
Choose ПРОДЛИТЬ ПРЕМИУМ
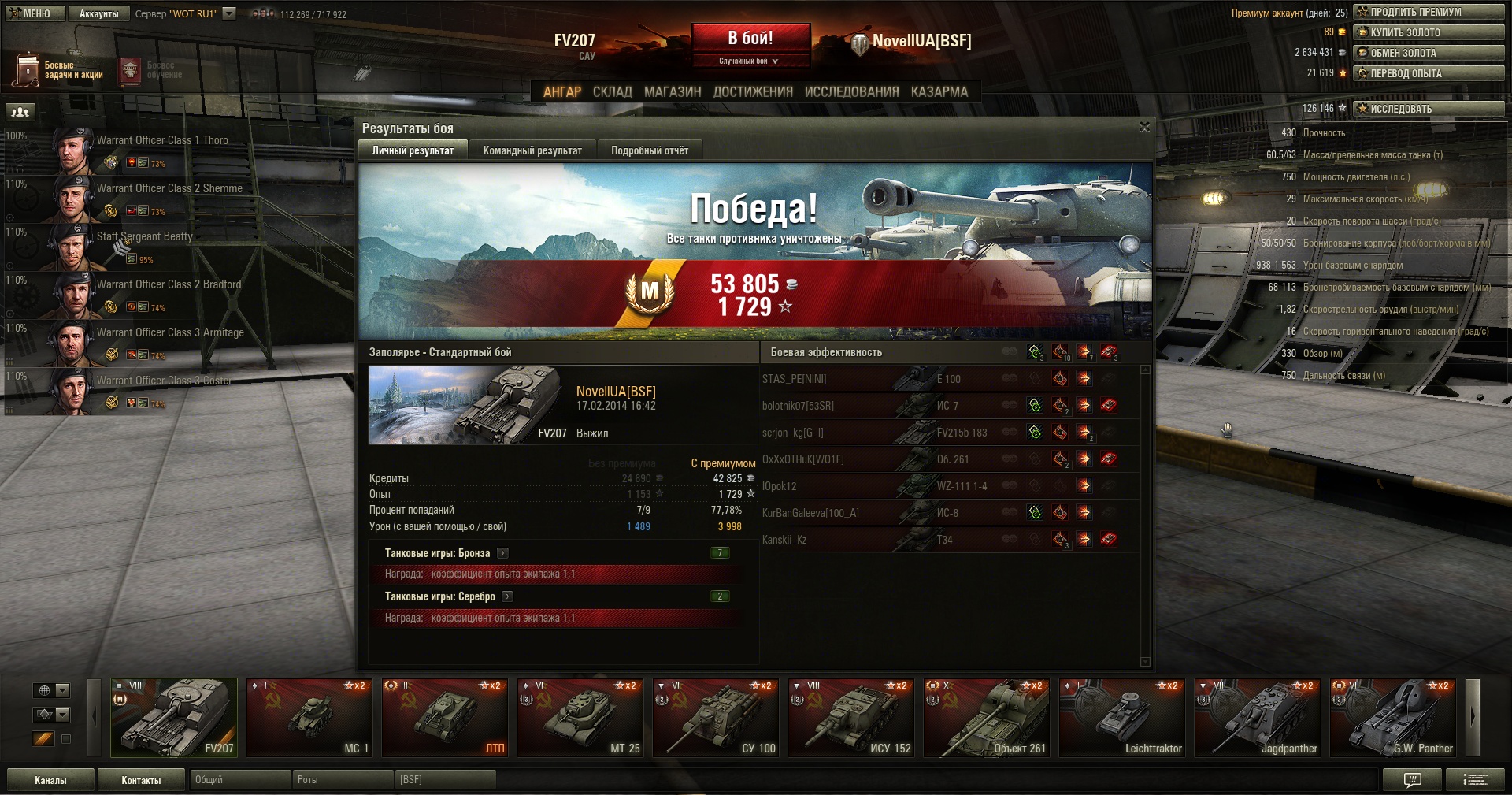1429,12
